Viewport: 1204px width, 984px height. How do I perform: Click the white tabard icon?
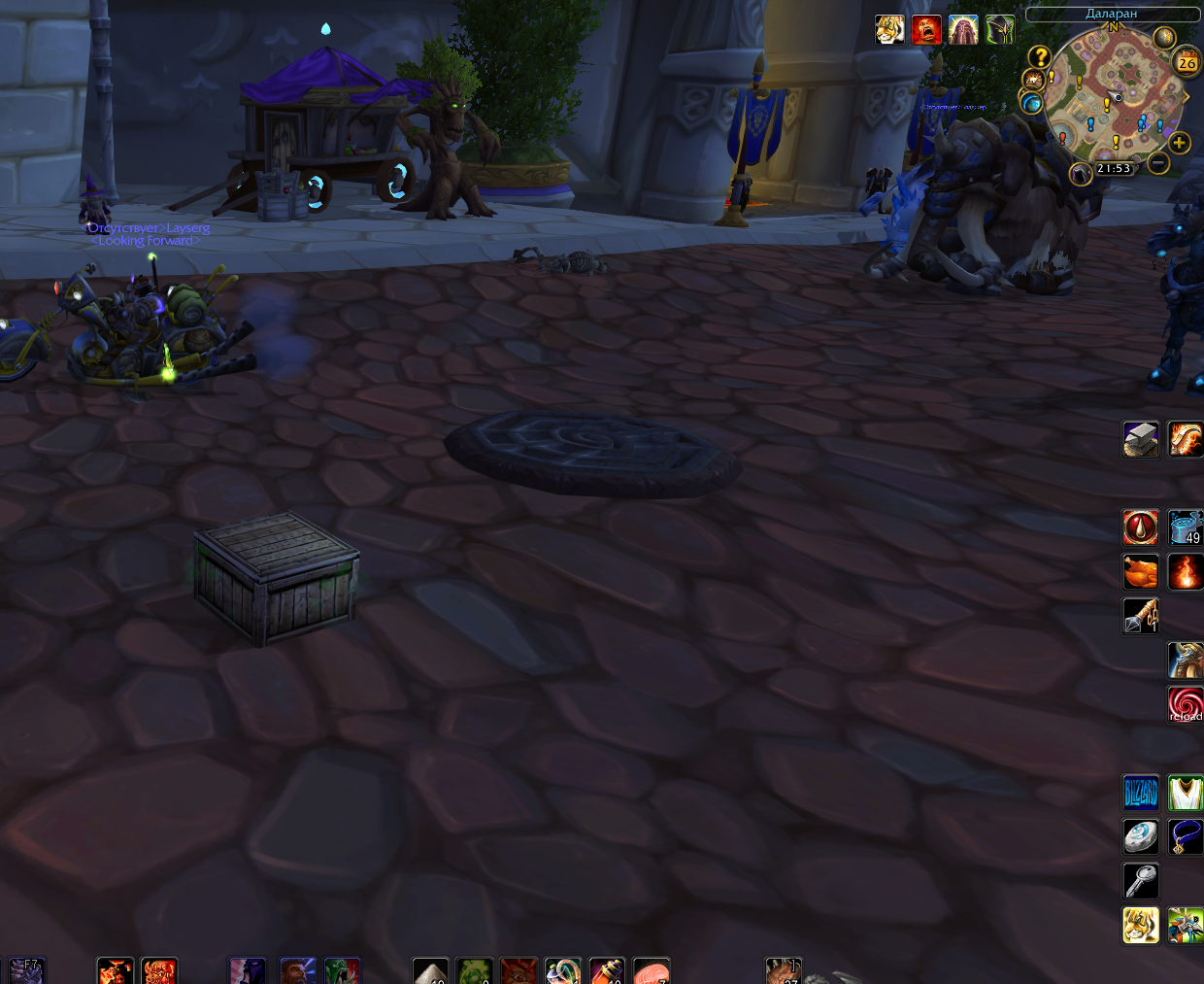point(1186,793)
